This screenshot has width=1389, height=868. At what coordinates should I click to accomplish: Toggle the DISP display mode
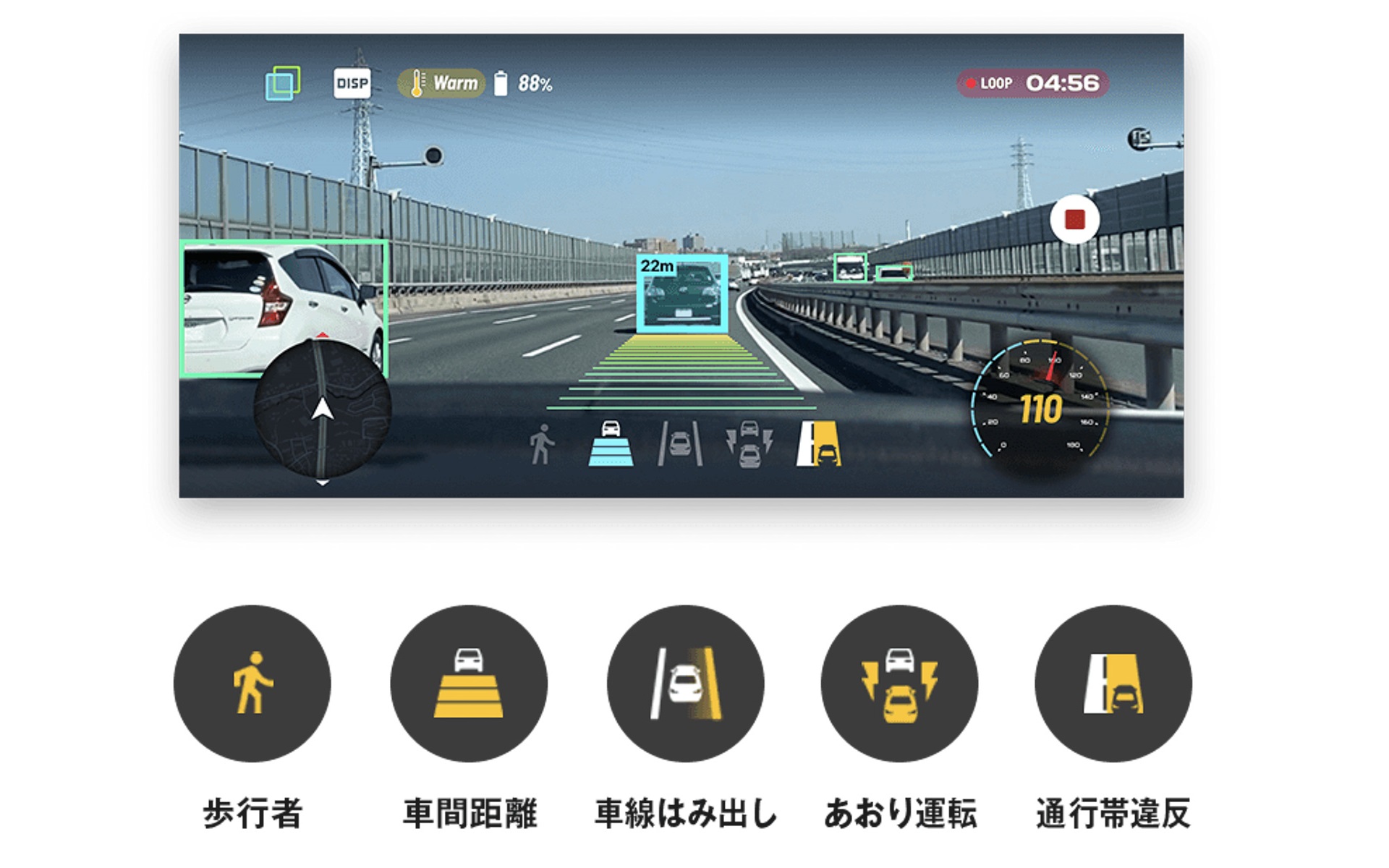coord(352,83)
